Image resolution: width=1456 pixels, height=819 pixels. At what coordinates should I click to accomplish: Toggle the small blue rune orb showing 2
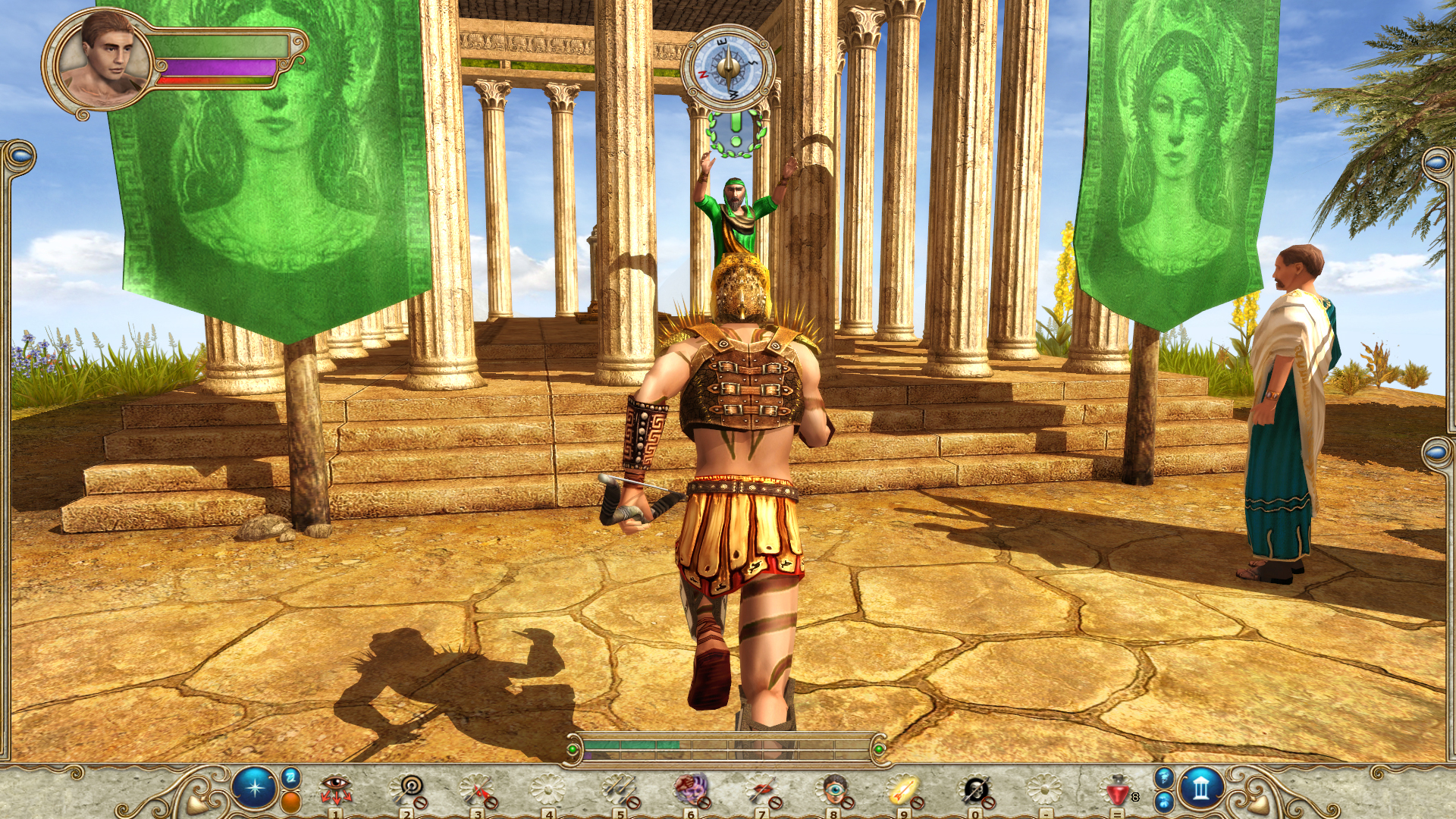[x=291, y=778]
